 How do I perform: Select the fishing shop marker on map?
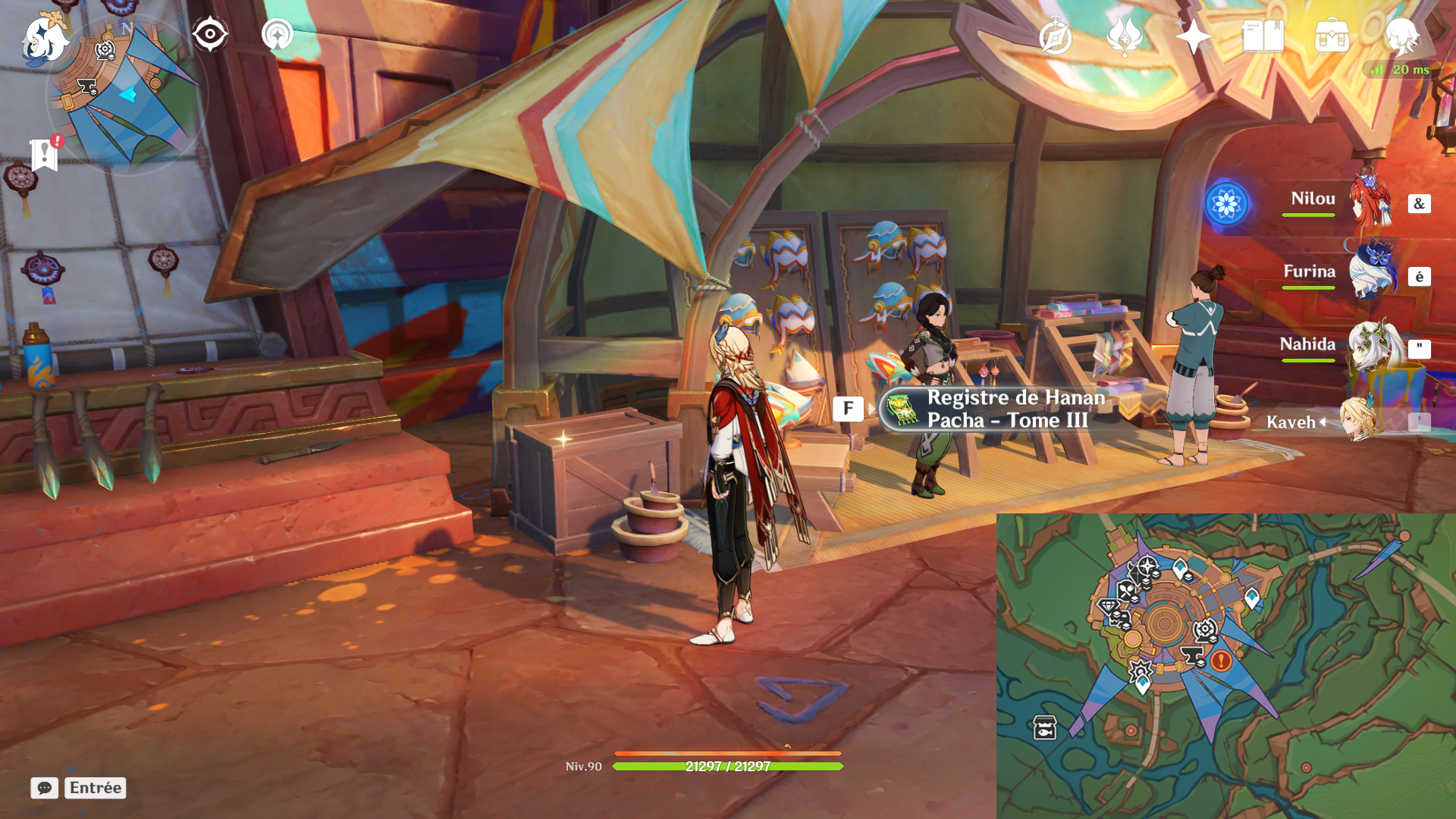coord(1045,727)
